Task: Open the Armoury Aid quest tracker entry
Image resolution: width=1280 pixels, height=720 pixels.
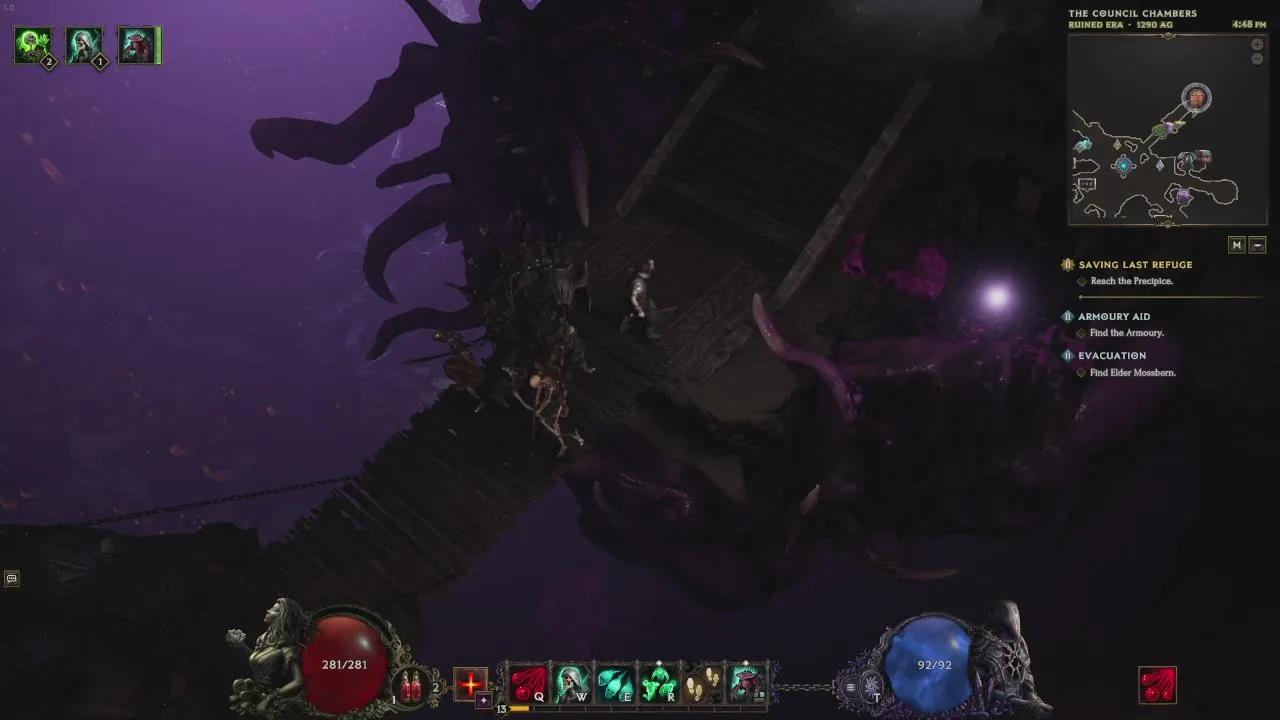Action: 1113,317
